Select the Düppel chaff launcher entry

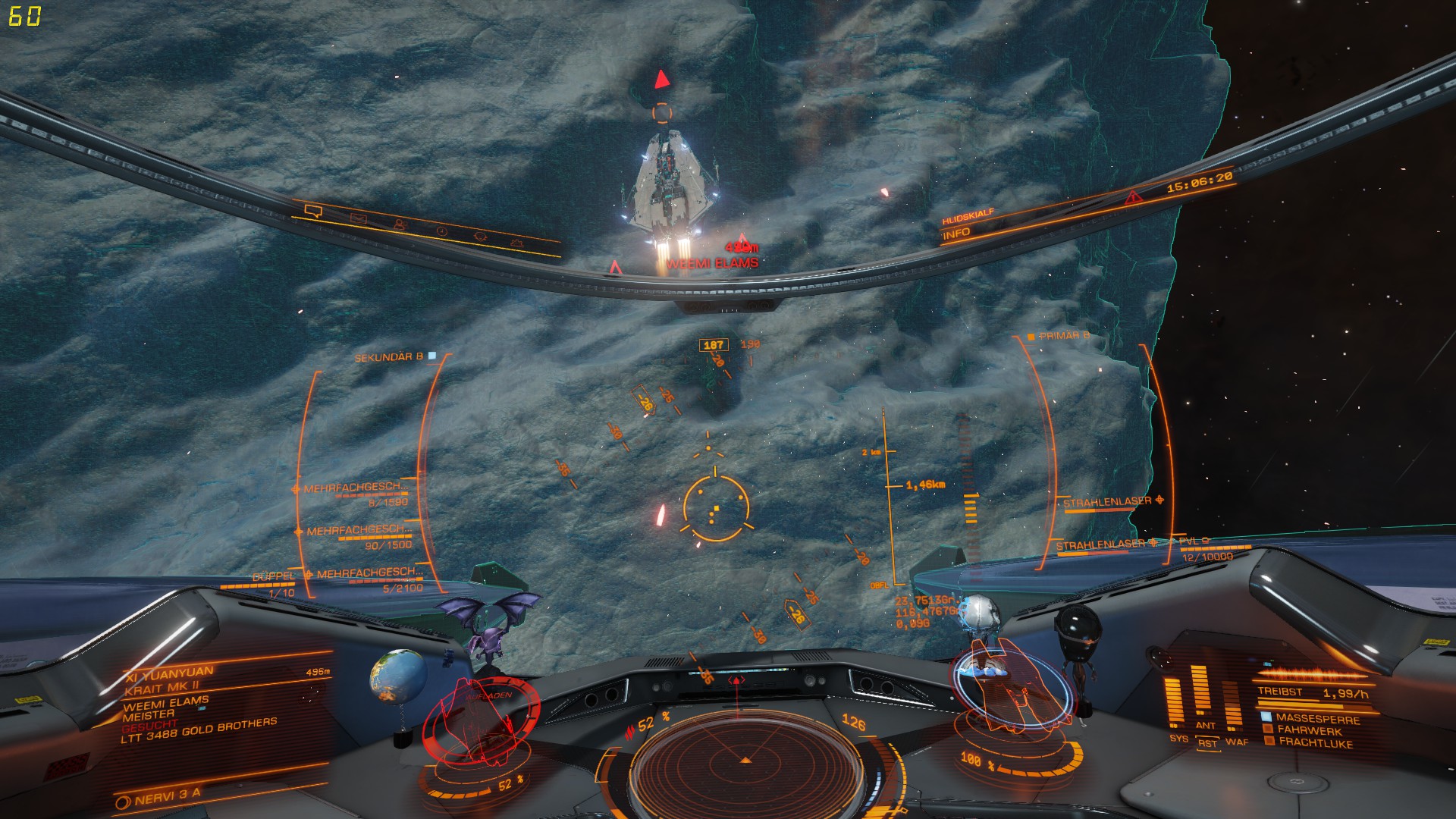(273, 578)
